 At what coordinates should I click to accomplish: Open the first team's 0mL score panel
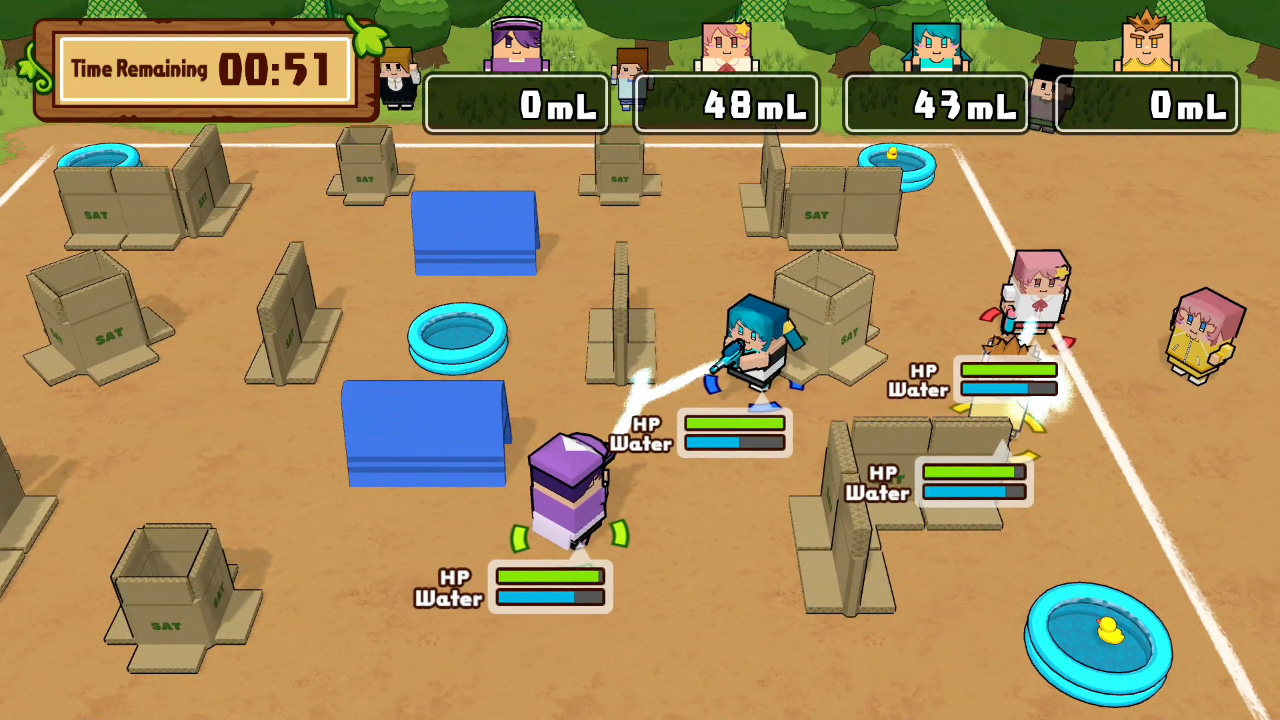(516, 103)
